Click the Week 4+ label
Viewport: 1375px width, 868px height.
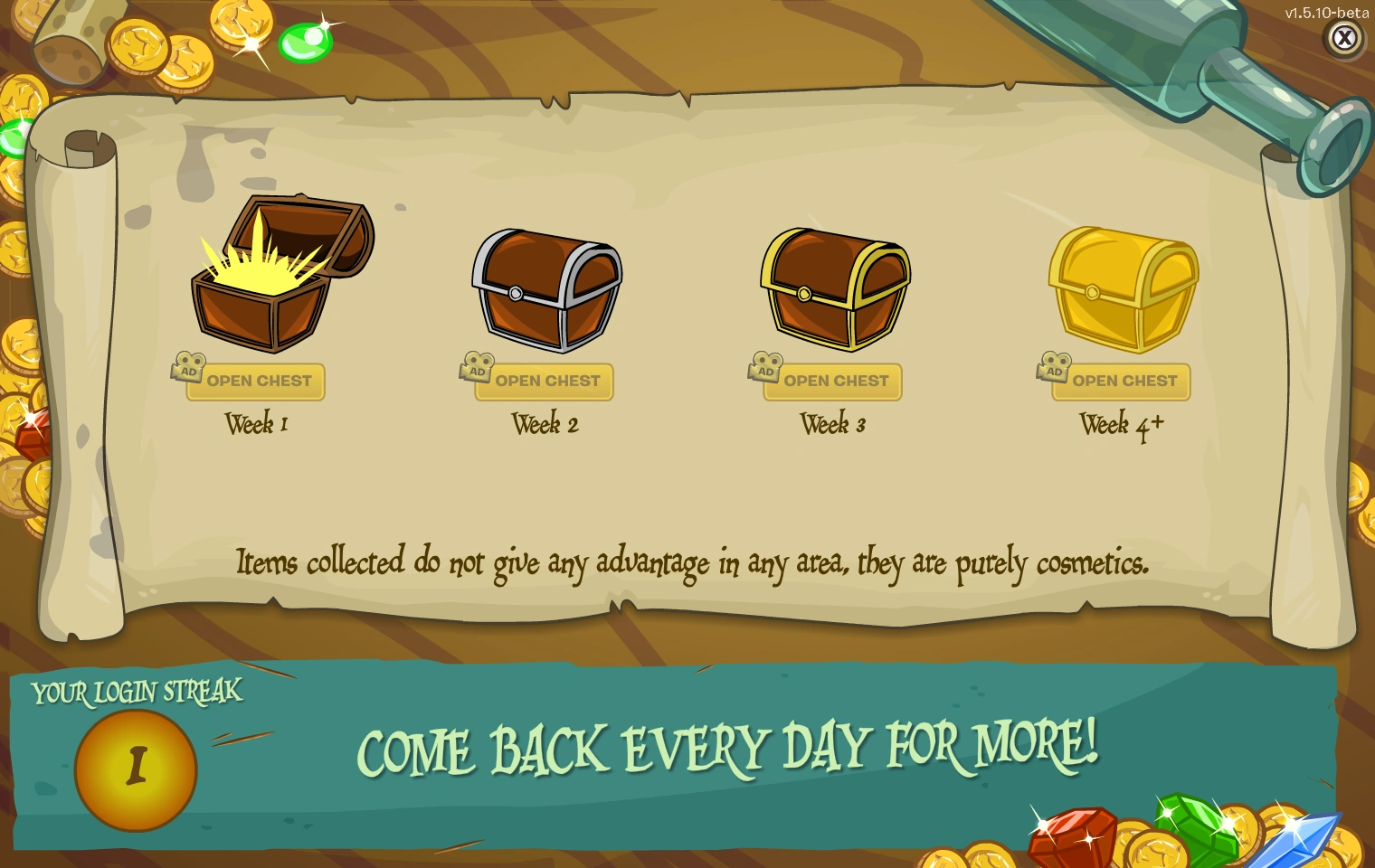click(x=1122, y=422)
